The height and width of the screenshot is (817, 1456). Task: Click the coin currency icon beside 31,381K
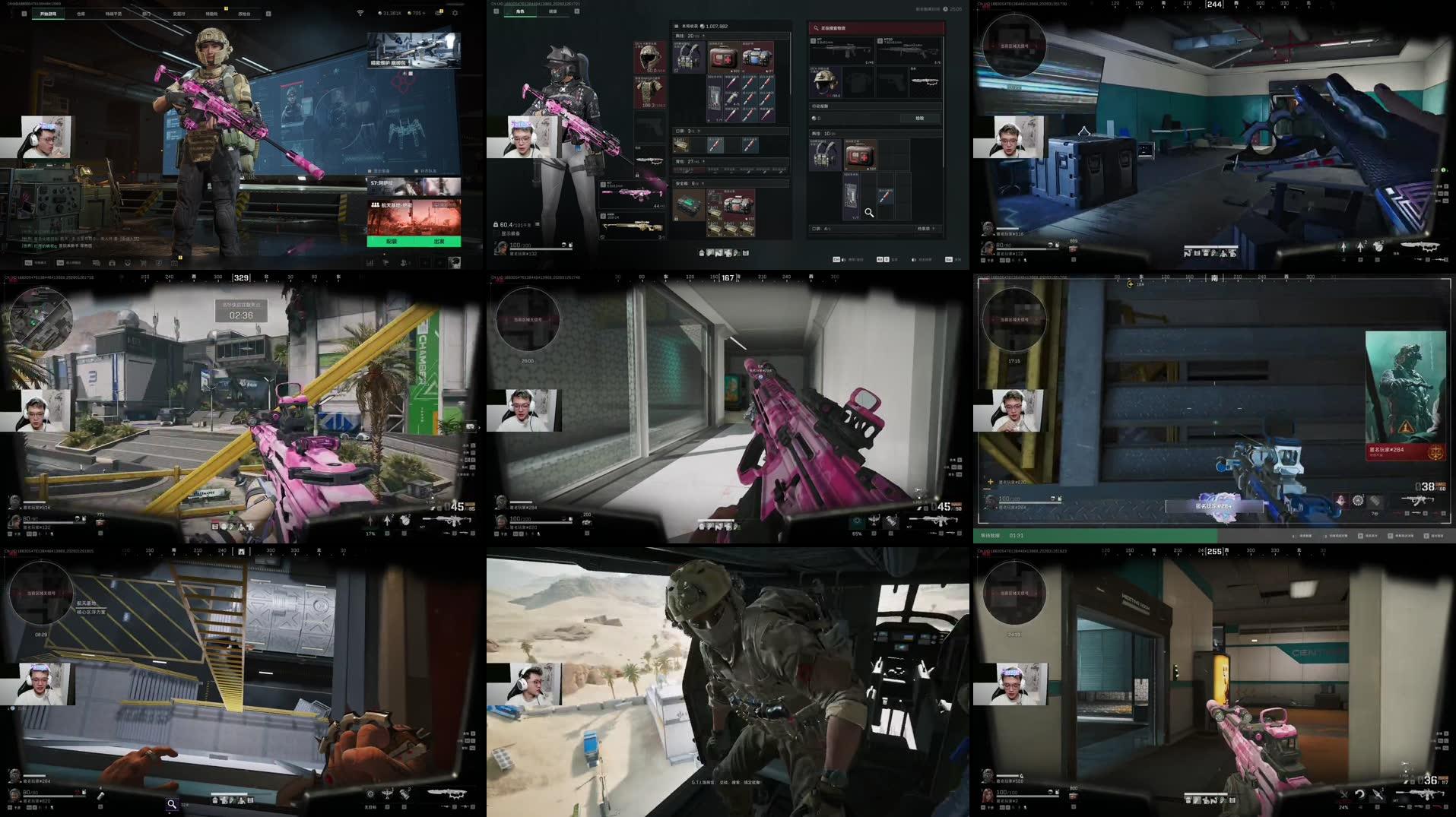(x=380, y=13)
